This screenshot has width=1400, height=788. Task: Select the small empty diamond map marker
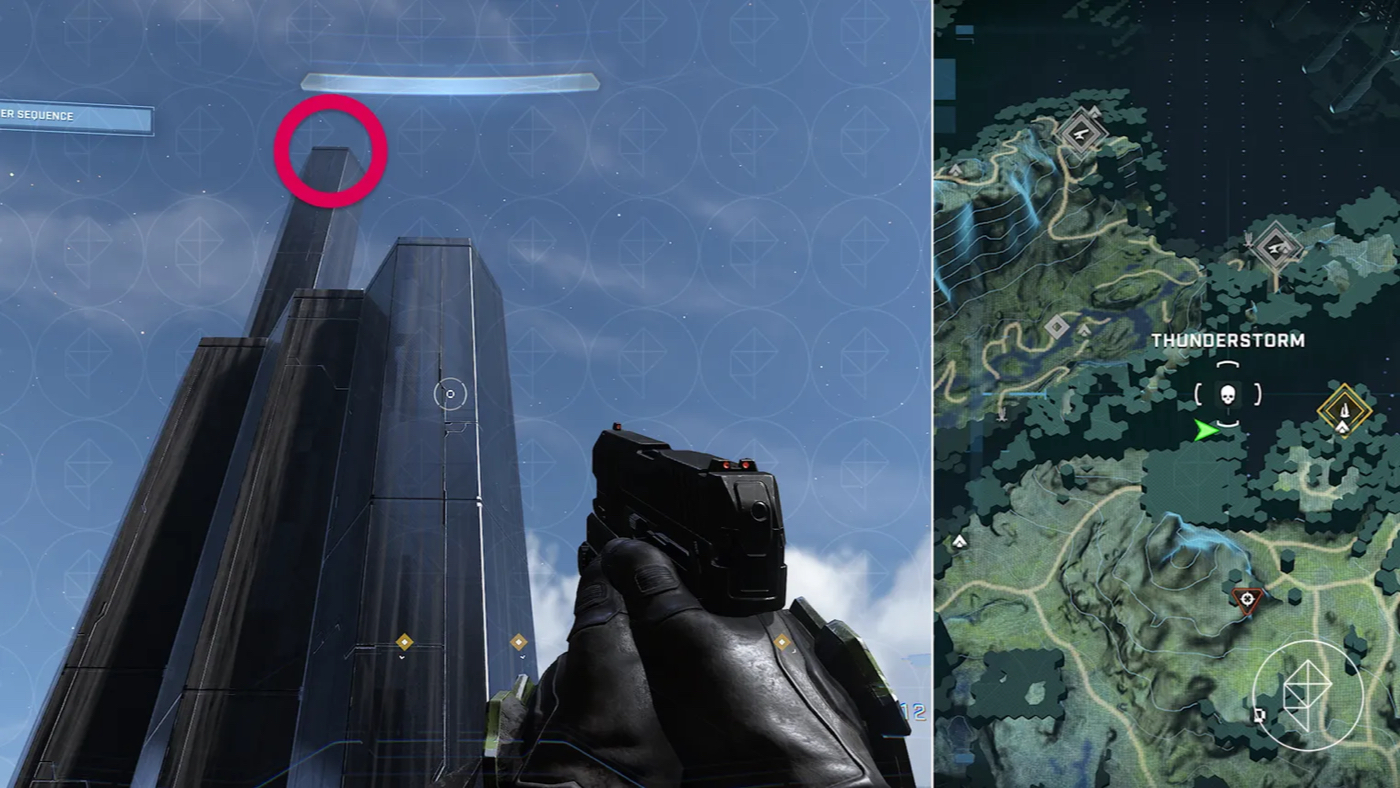[1057, 327]
